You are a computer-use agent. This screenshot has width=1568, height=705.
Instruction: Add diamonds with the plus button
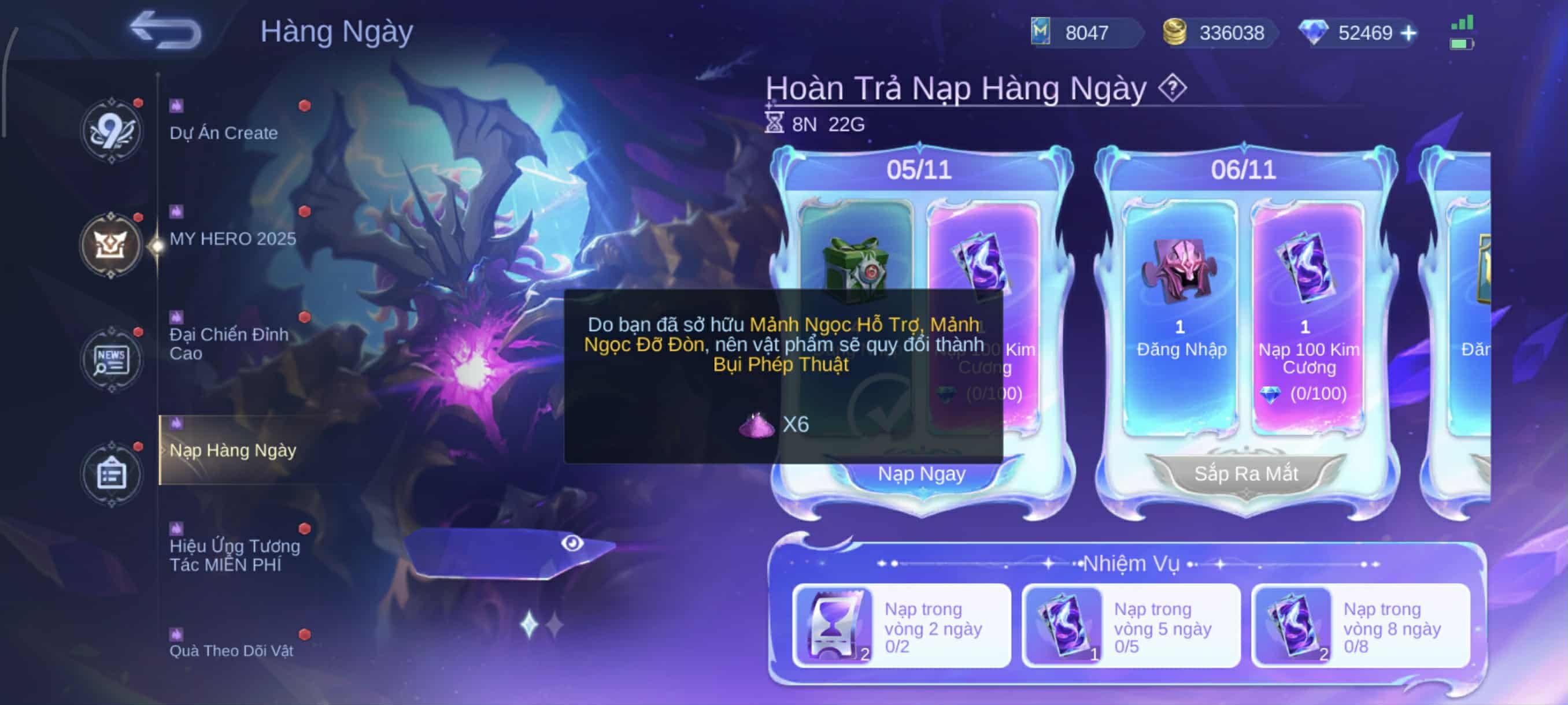point(1408,33)
